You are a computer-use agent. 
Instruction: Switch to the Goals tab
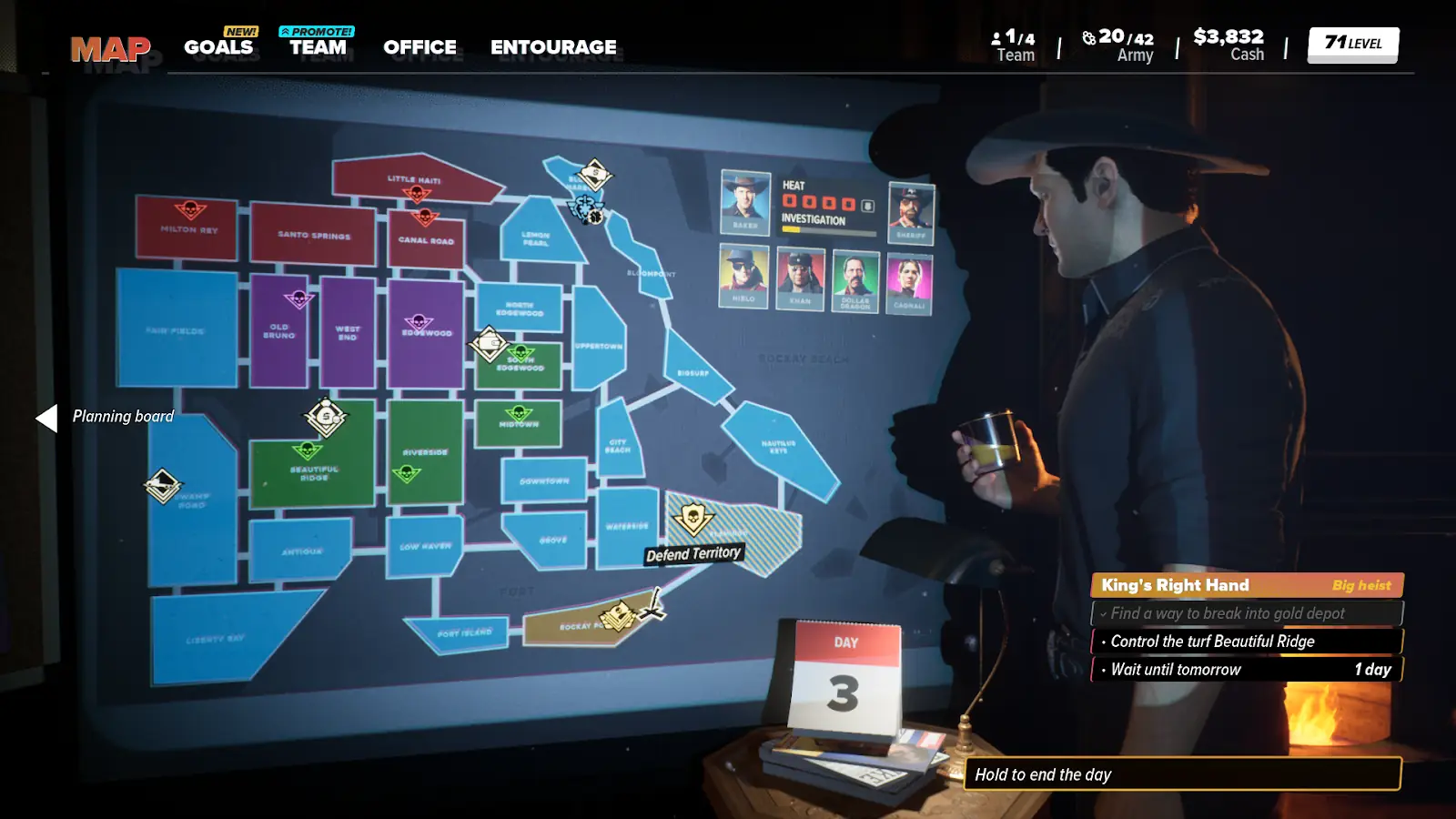click(218, 47)
